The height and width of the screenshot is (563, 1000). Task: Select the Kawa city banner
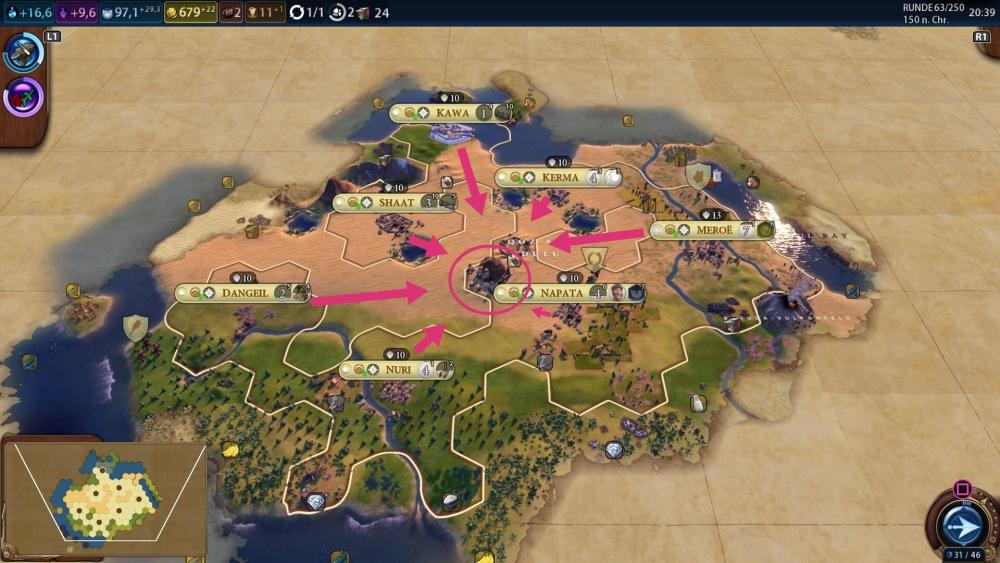point(451,113)
